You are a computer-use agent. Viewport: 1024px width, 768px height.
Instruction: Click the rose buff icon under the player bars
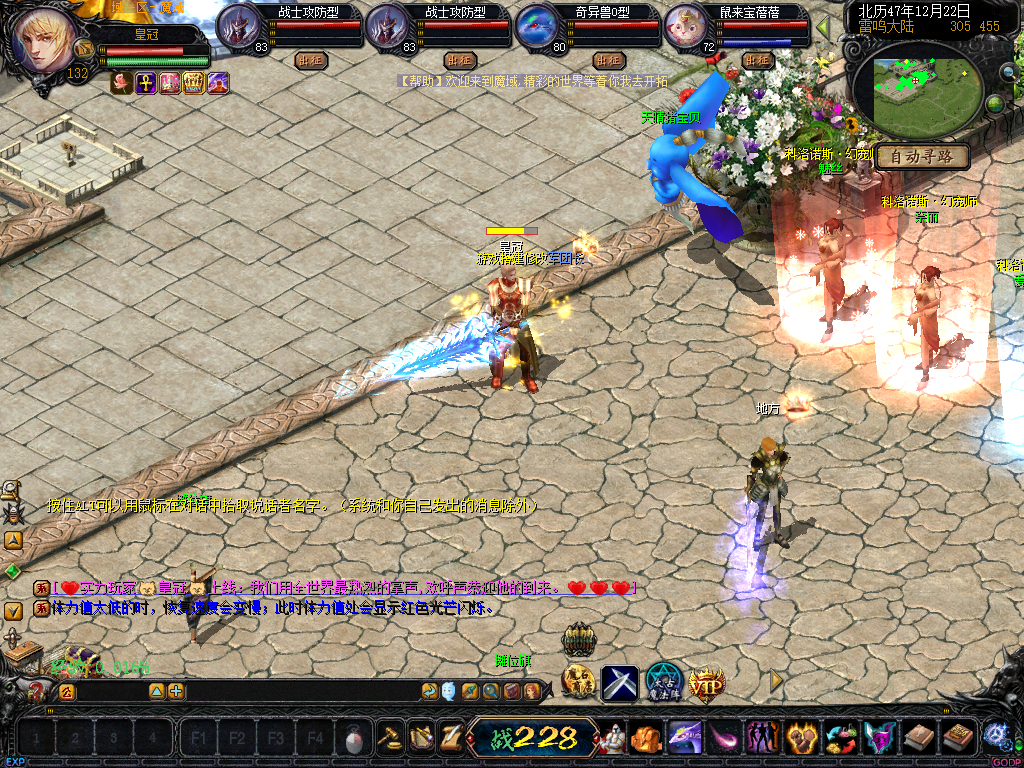[122, 84]
